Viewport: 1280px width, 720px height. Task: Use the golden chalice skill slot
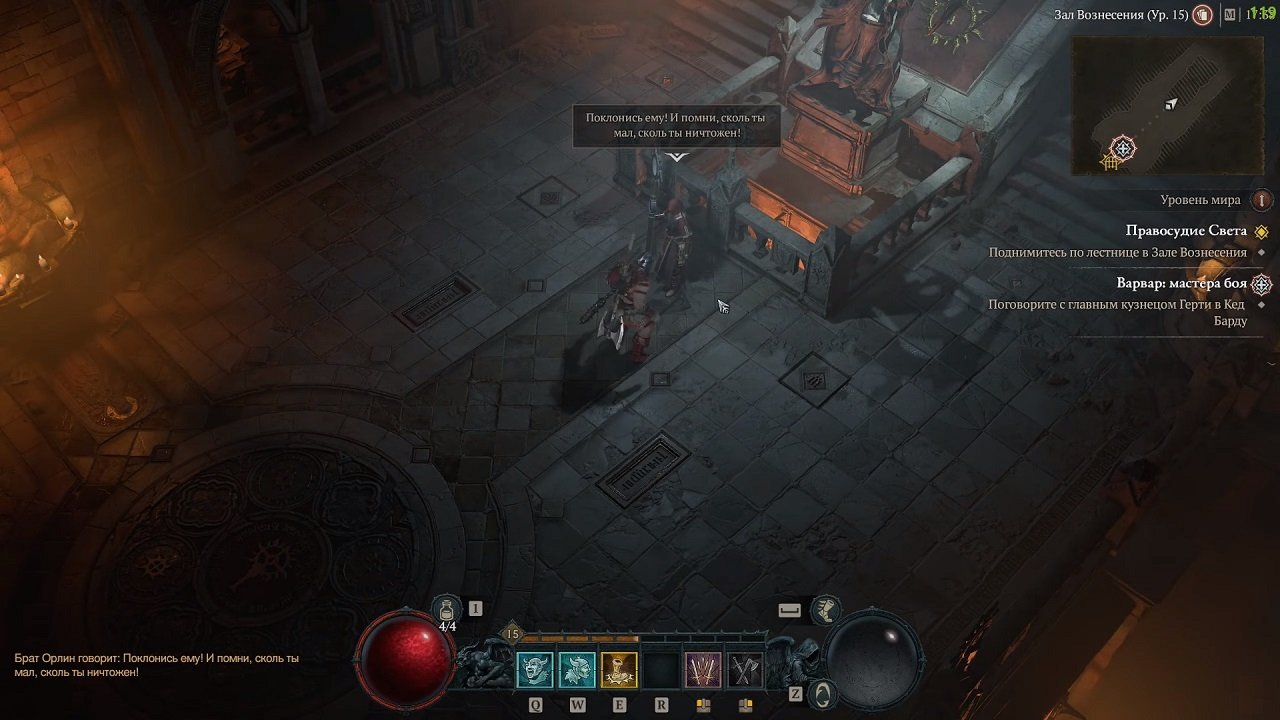(619, 670)
